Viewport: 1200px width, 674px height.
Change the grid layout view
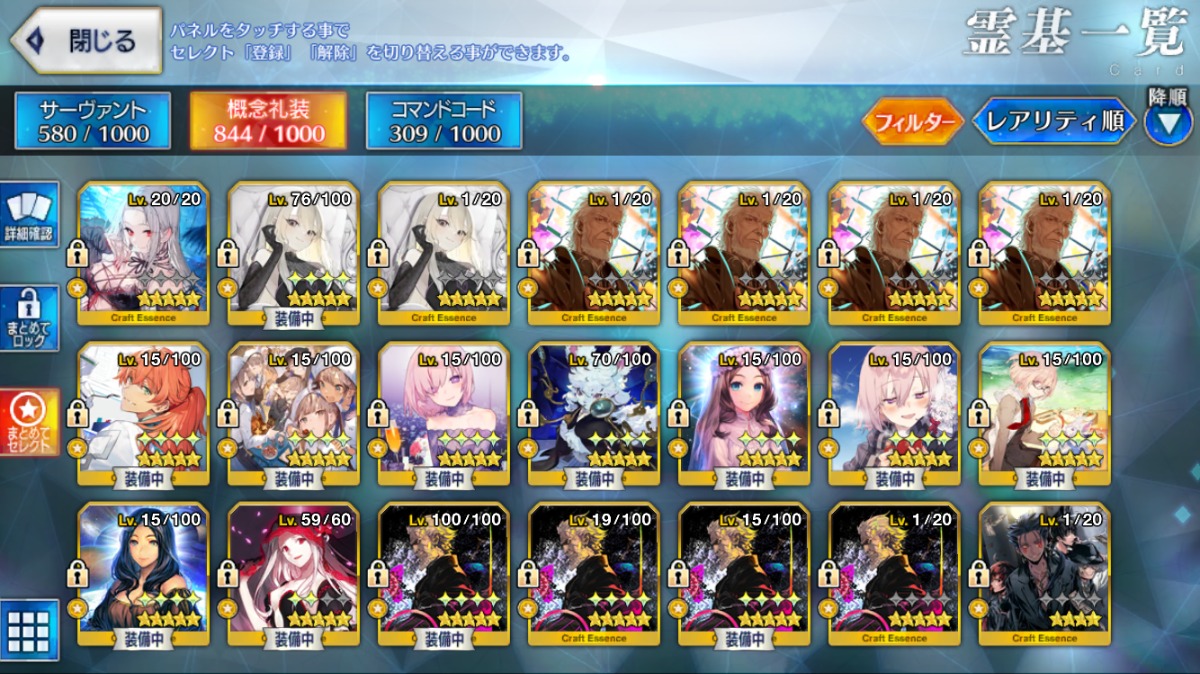(x=29, y=630)
